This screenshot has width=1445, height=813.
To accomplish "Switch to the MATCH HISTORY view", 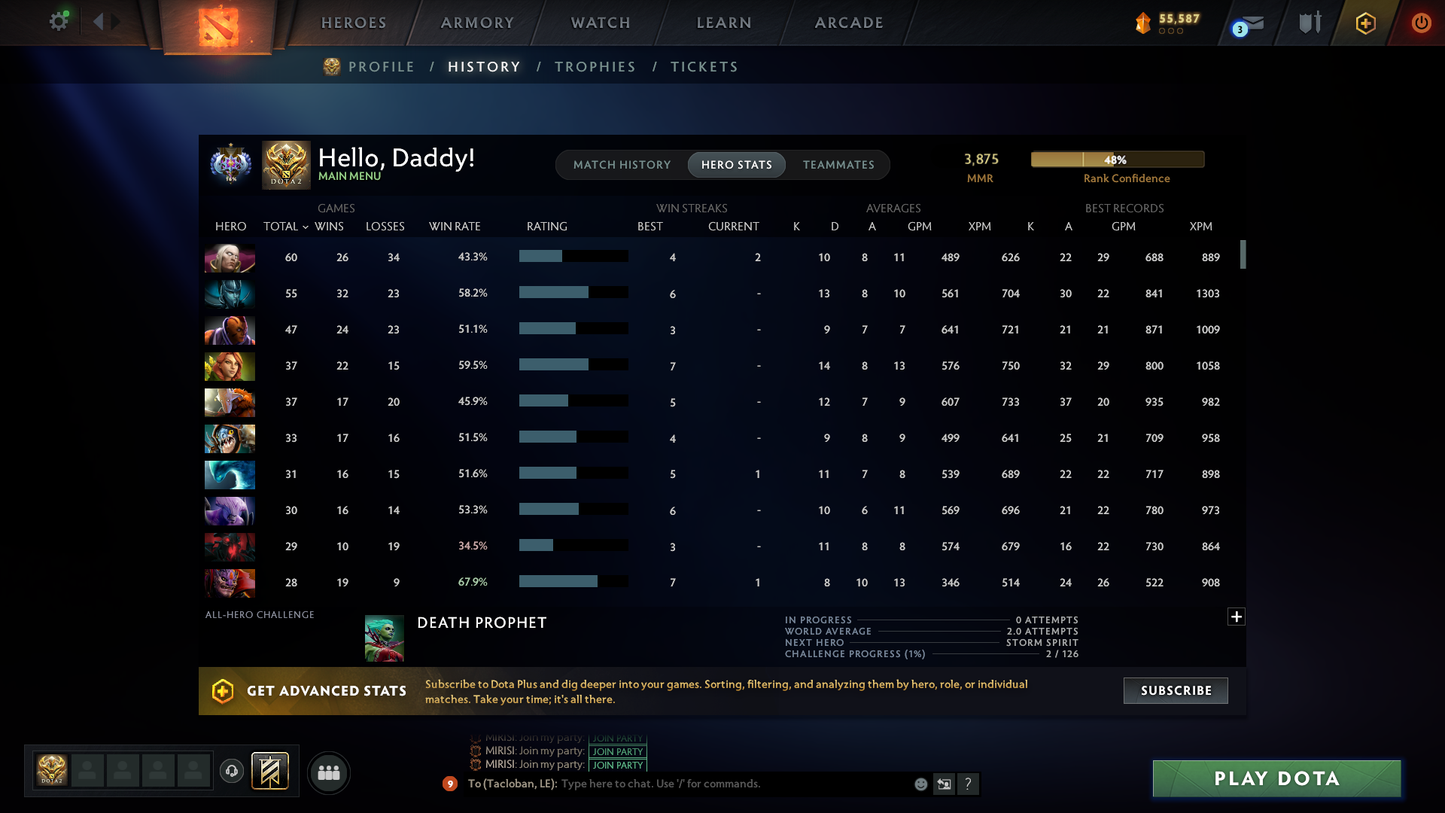I will (622, 164).
